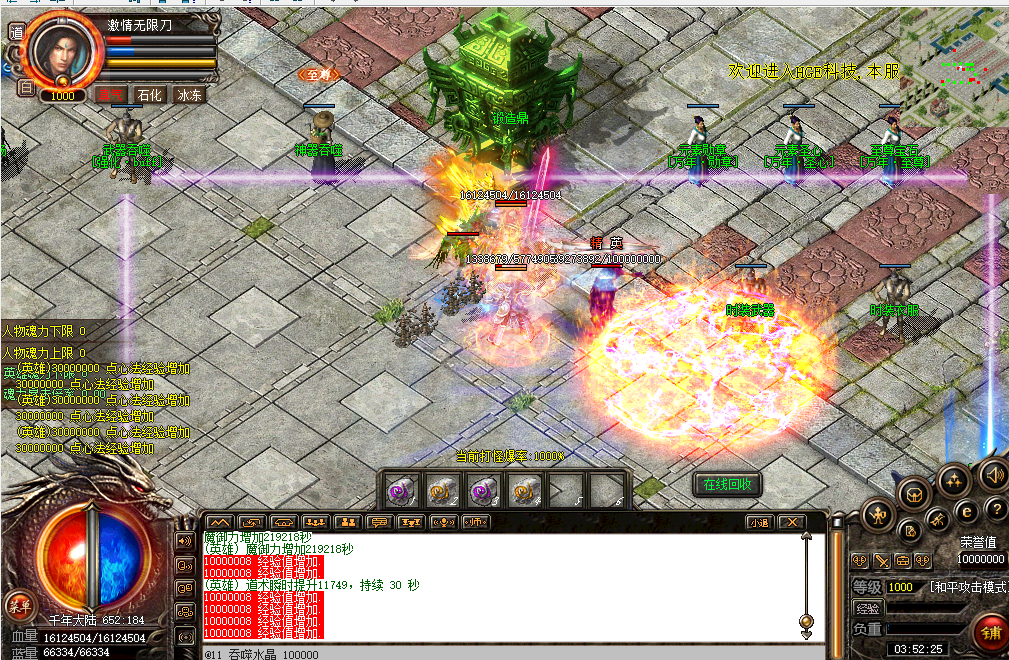
Task: Click the 和平攻击模式 attack mode label
Action: click(968, 587)
